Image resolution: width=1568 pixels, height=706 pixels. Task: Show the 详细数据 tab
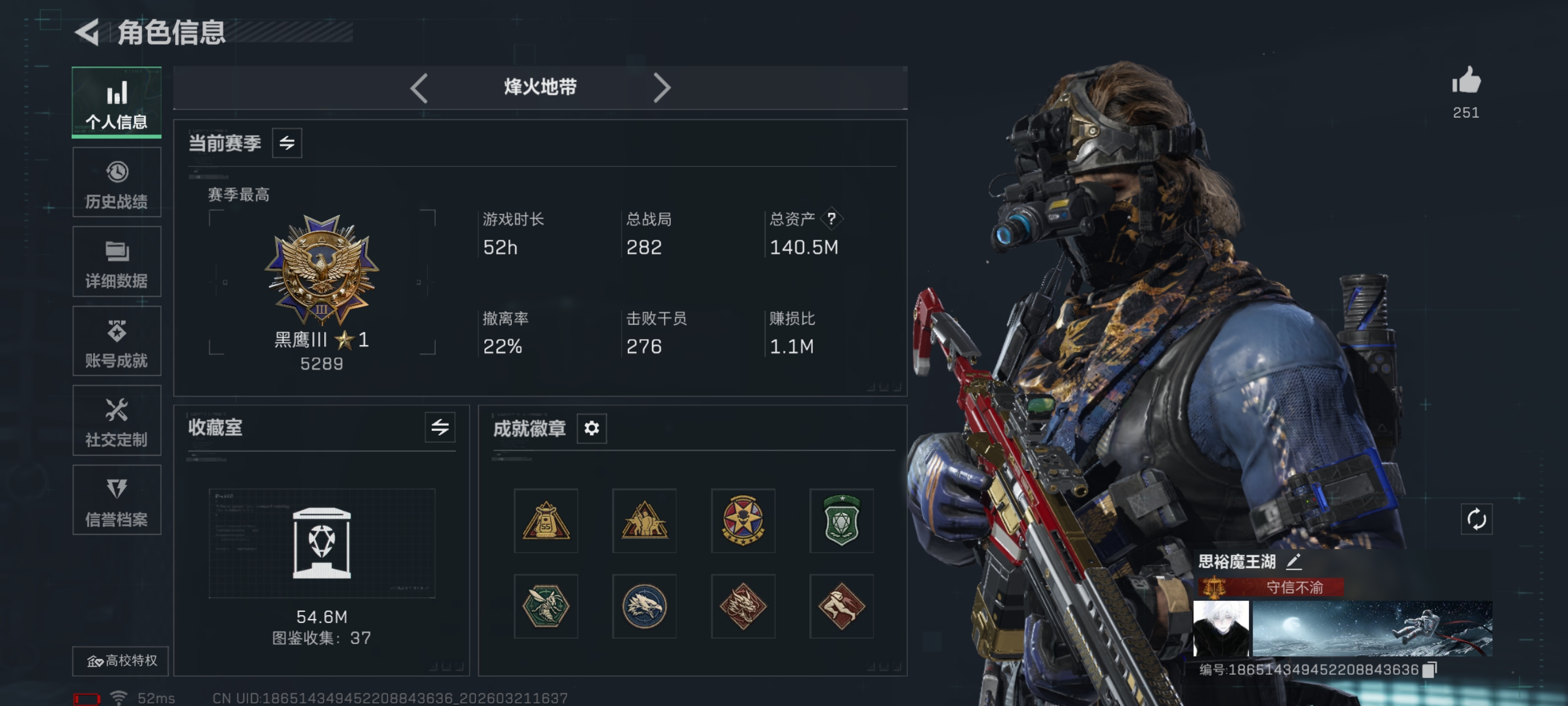pos(116,262)
